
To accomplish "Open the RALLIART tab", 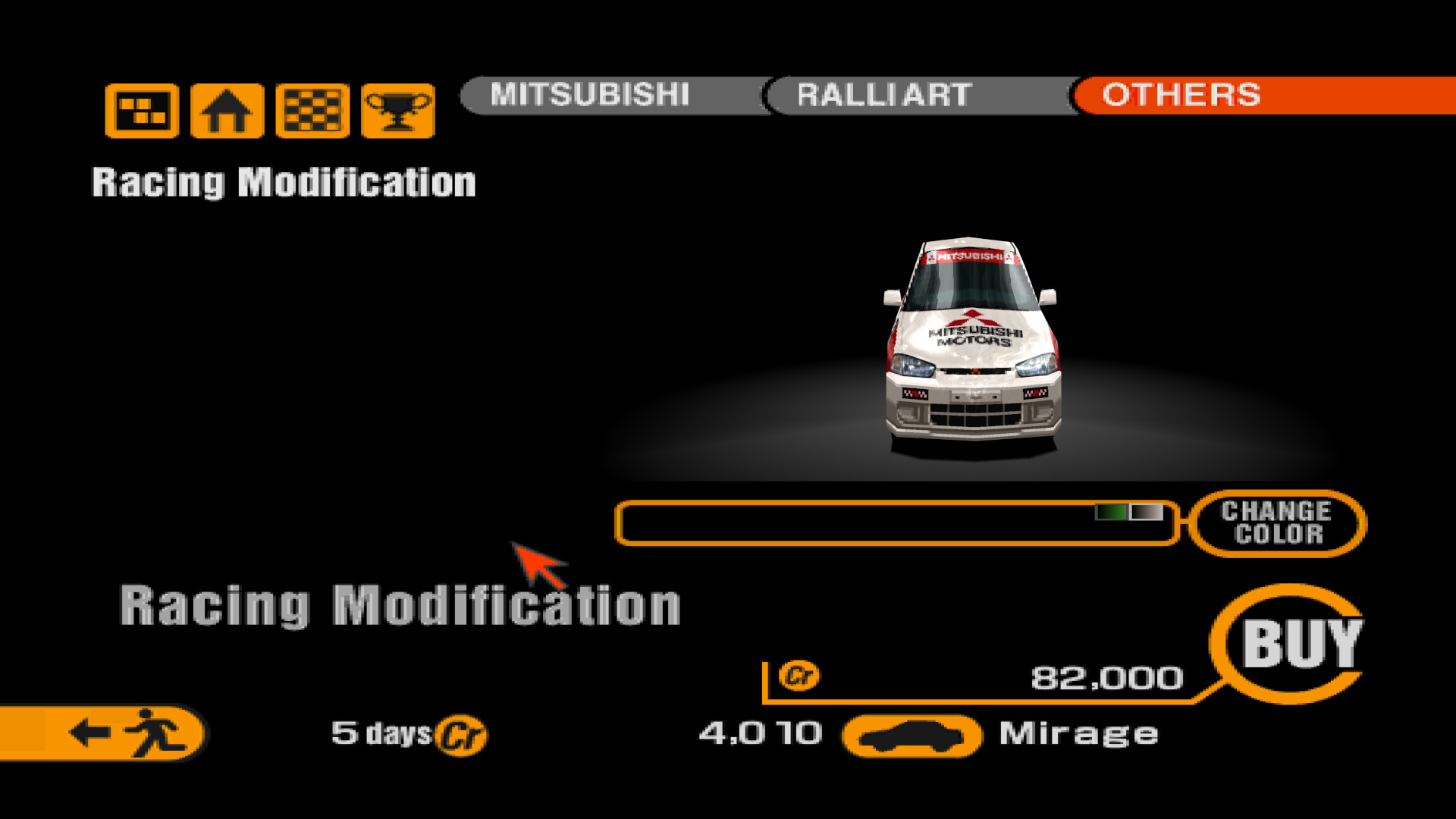I will point(884,96).
